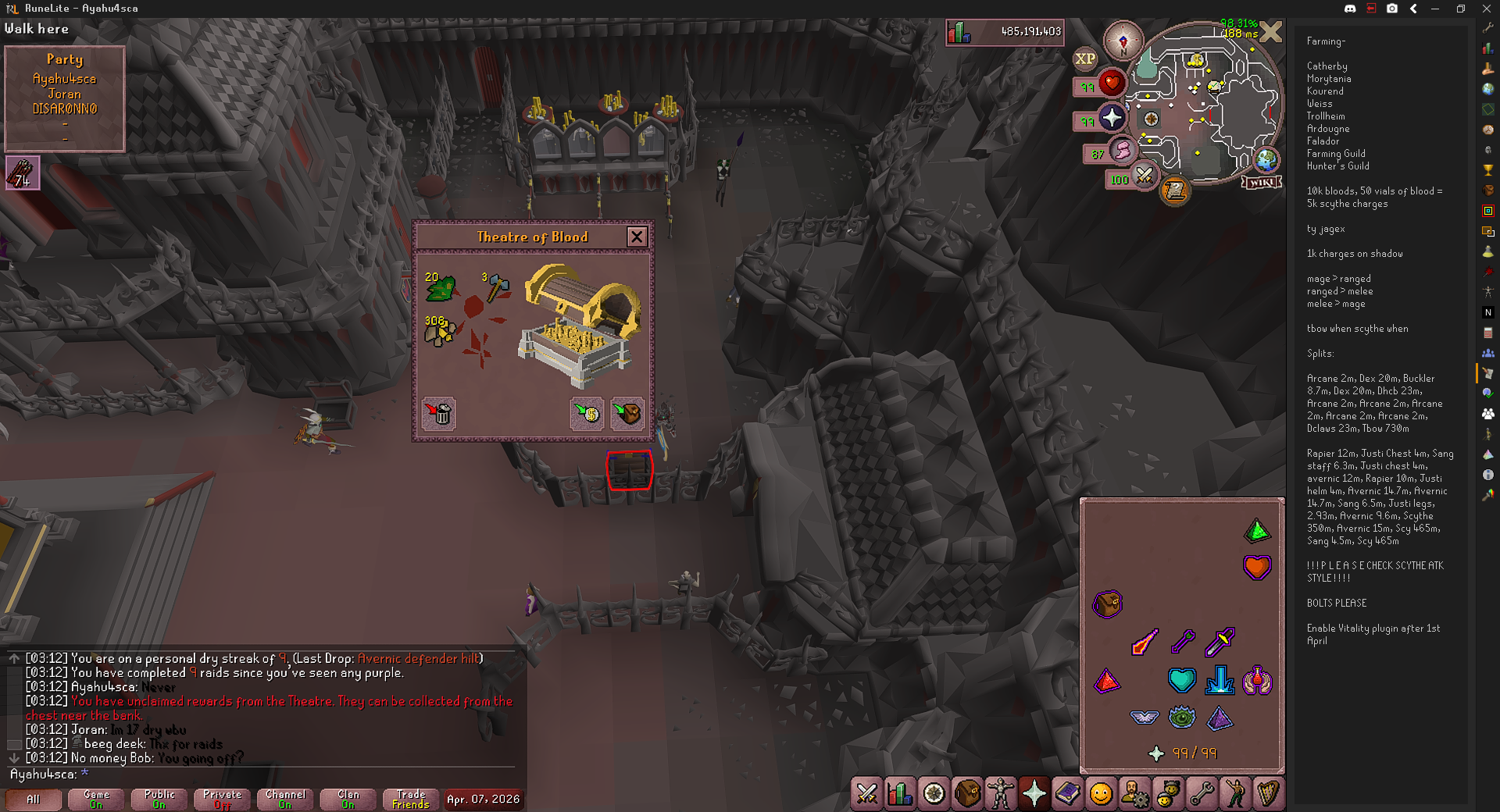1500x812 pixels.
Task: Toggle the XP drops orb
Action: click(1085, 59)
